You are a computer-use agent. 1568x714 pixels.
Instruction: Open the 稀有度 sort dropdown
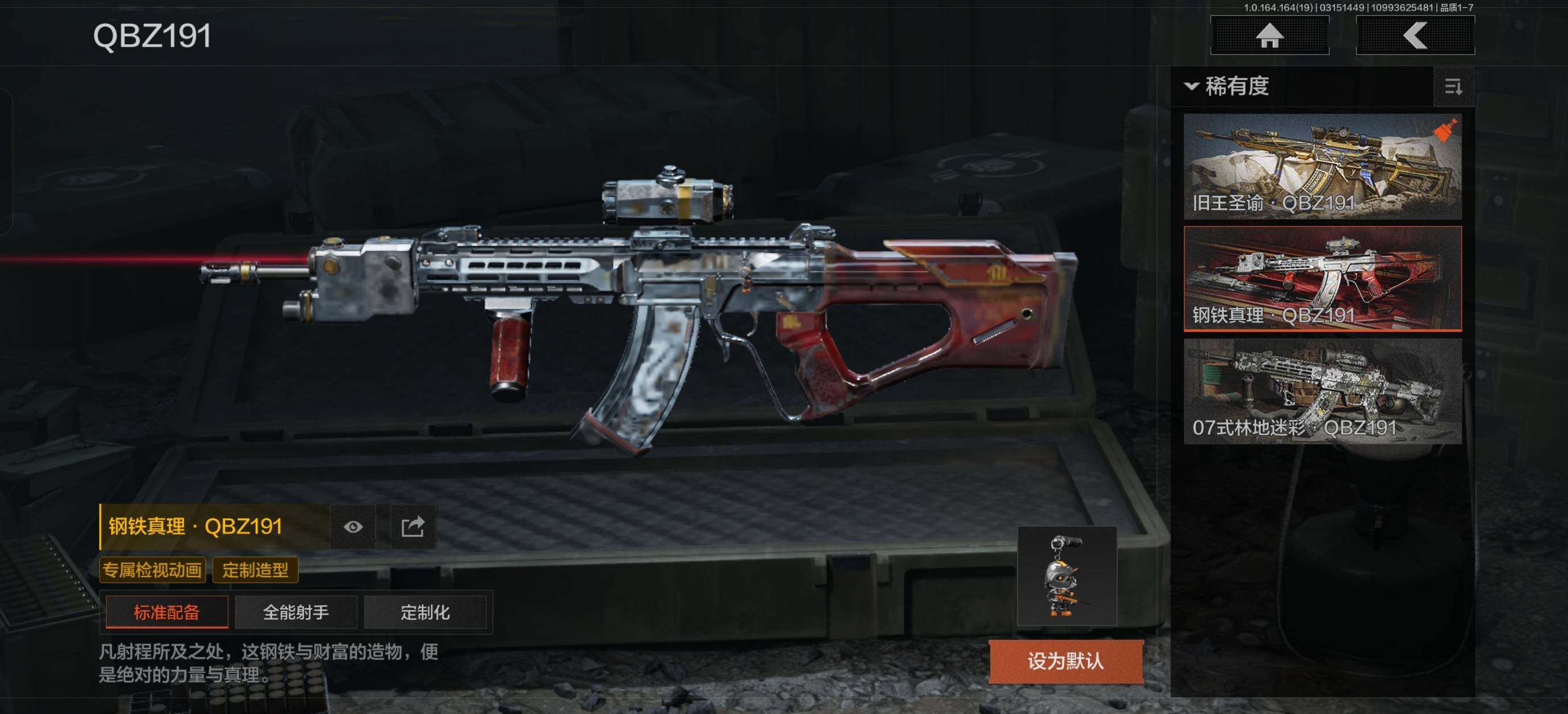(1227, 86)
